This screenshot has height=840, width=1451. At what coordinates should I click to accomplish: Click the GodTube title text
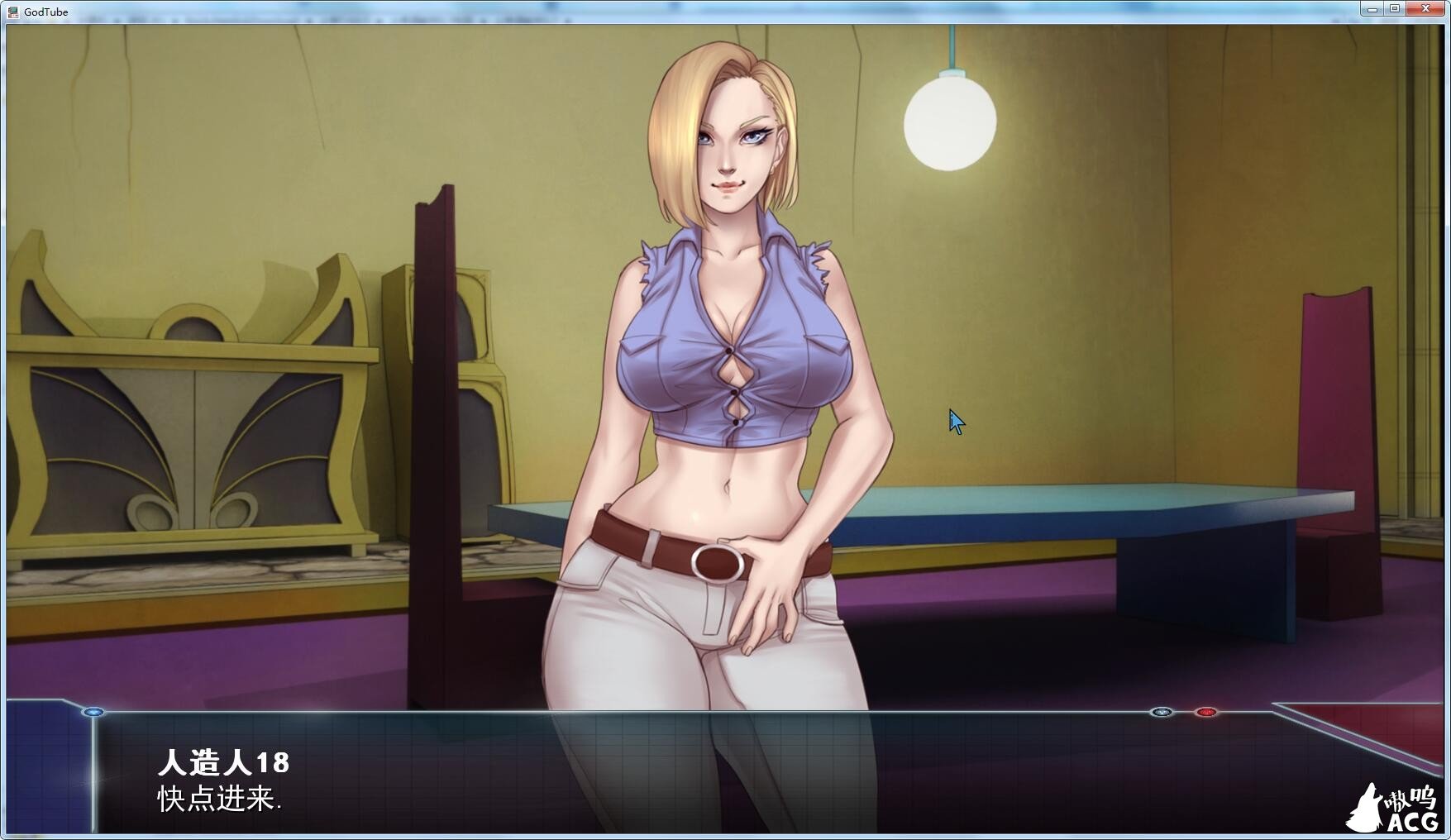tap(45, 12)
